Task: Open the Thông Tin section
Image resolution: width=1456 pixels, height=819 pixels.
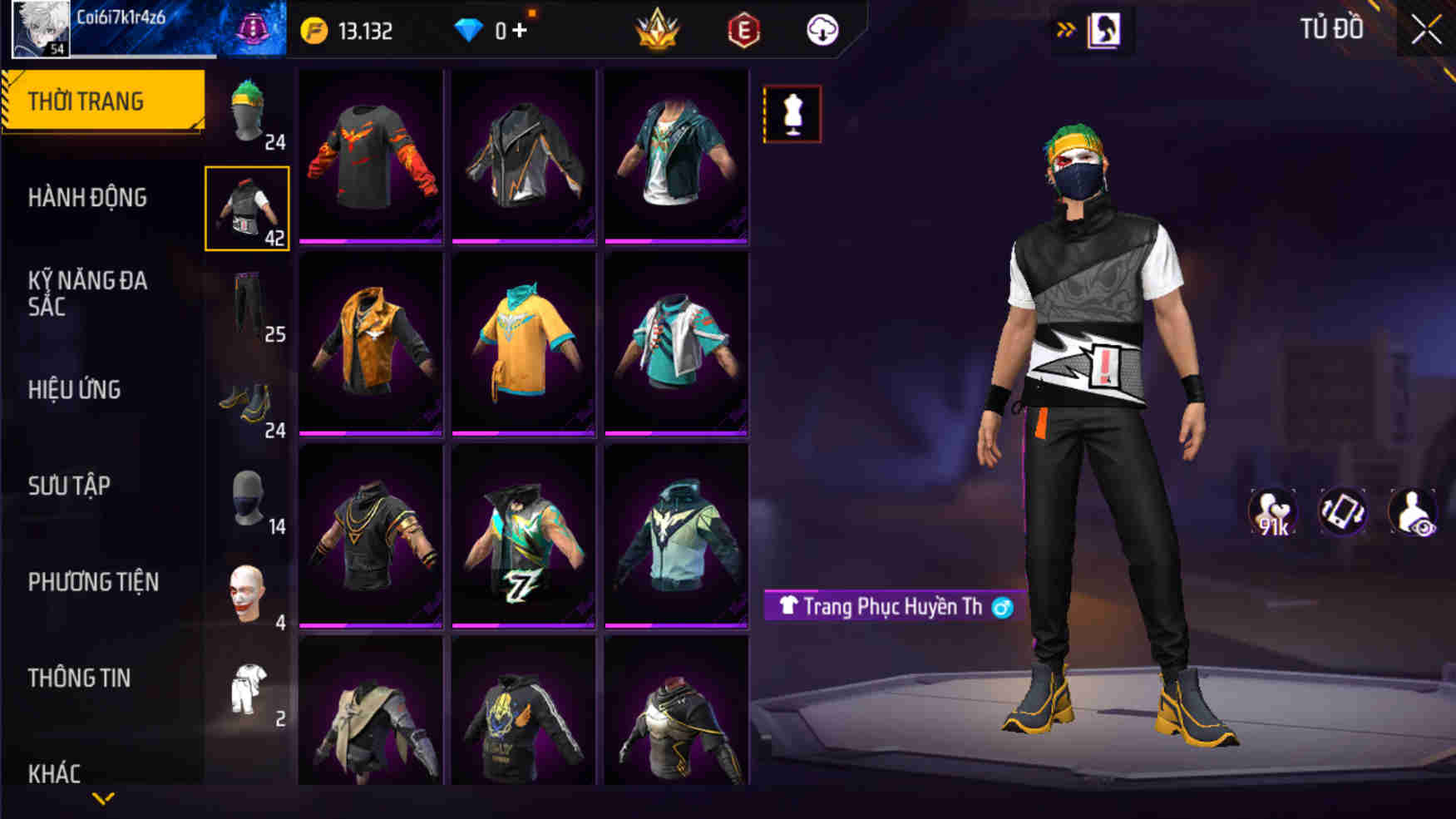Action: click(79, 678)
